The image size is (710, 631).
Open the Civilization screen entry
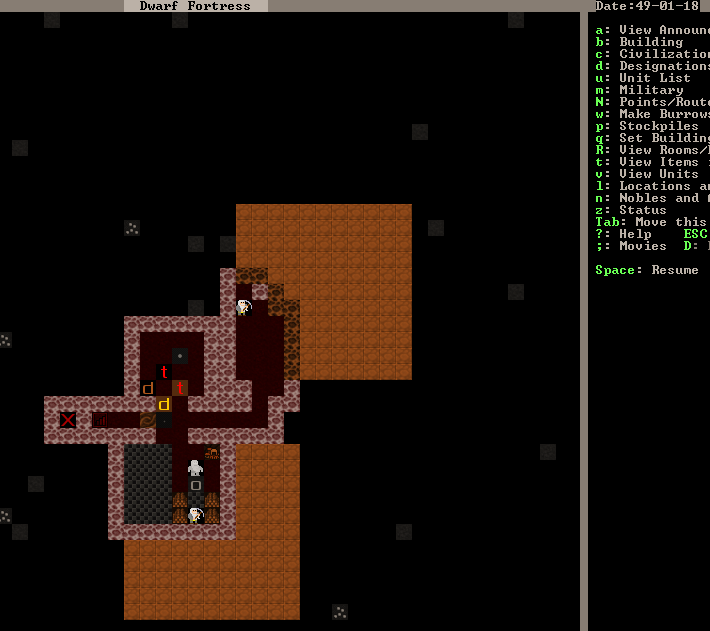click(655, 54)
